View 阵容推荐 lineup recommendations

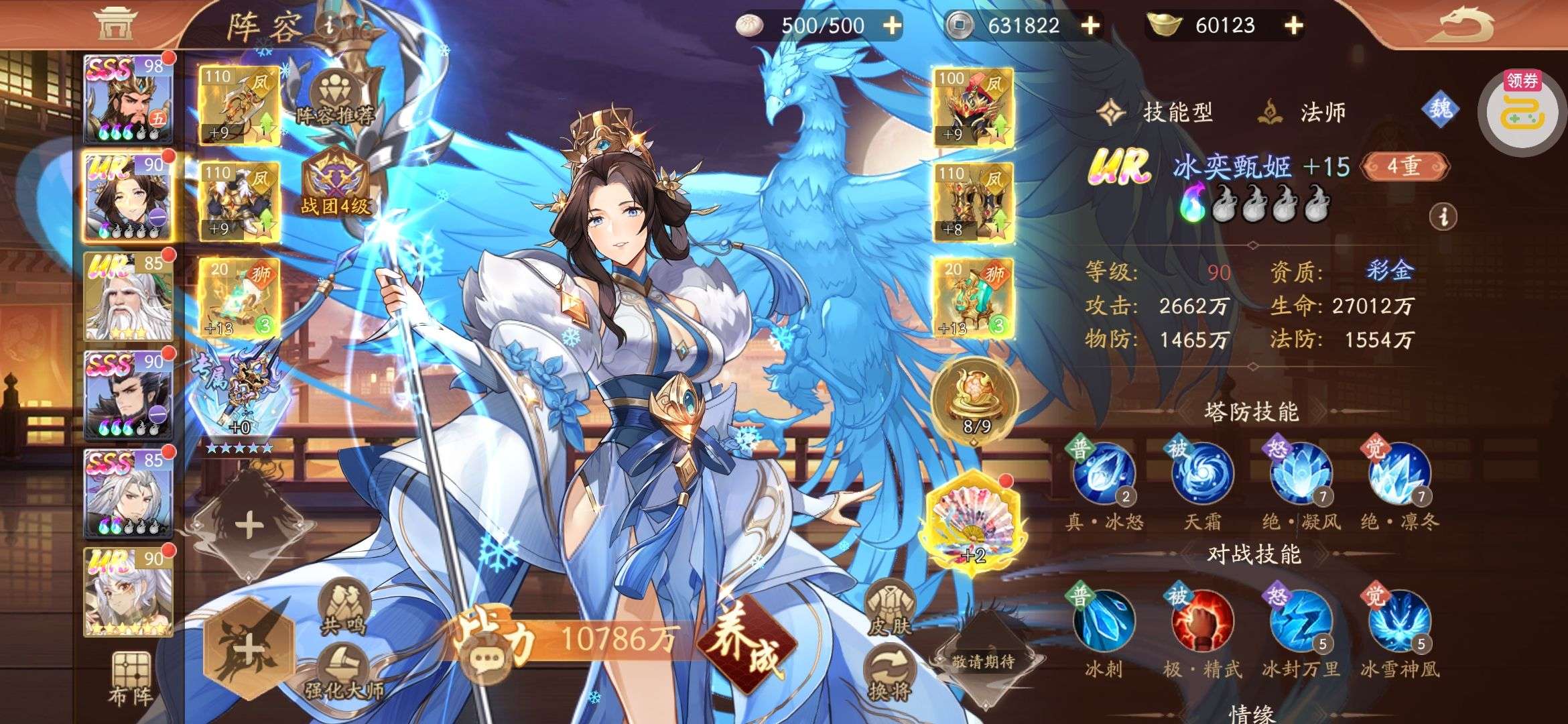click(x=335, y=99)
